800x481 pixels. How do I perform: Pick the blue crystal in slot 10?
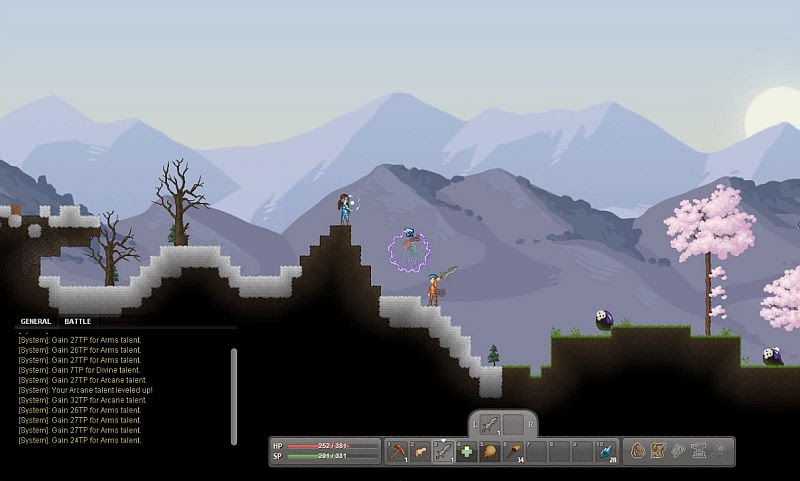tap(606, 452)
